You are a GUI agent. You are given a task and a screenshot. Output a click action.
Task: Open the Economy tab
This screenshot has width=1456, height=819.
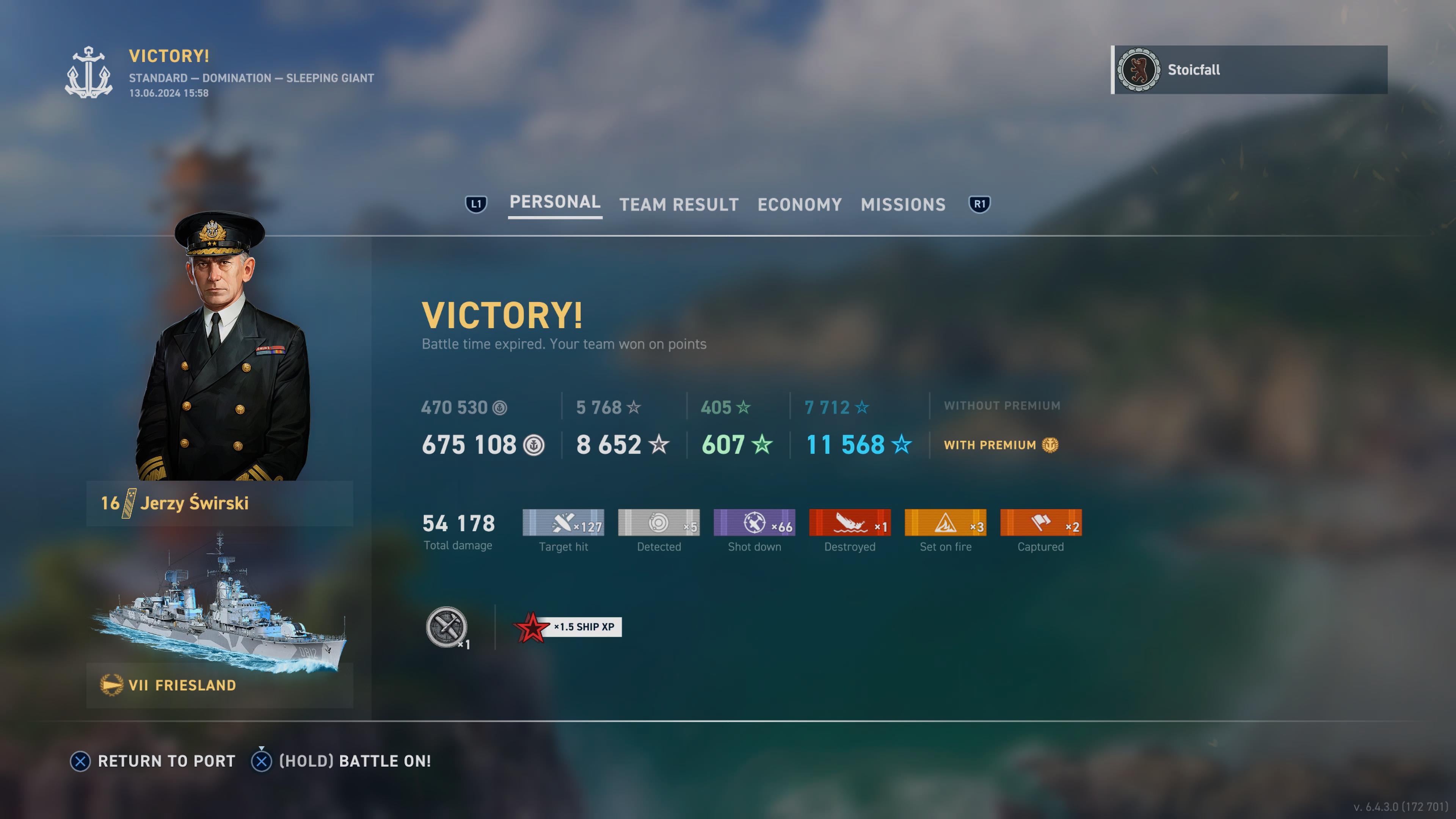tap(799, 205)
